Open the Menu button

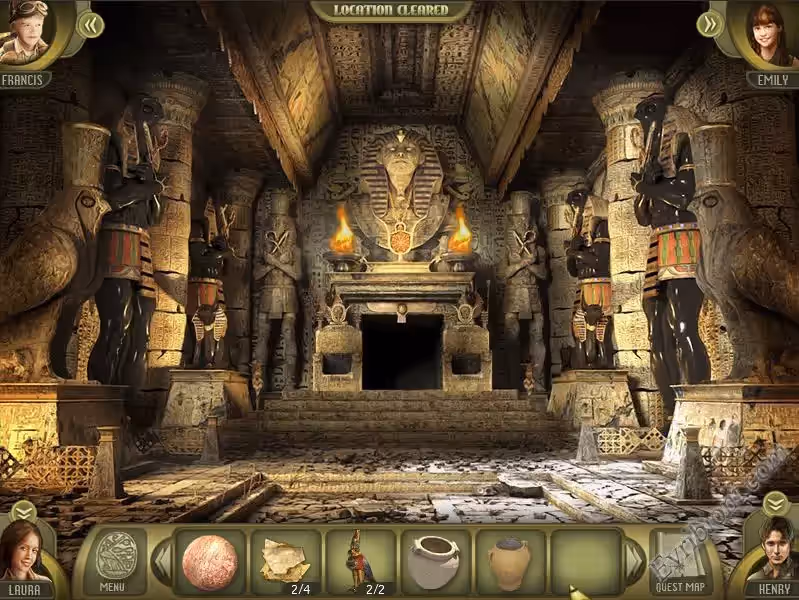coord(112,561)
